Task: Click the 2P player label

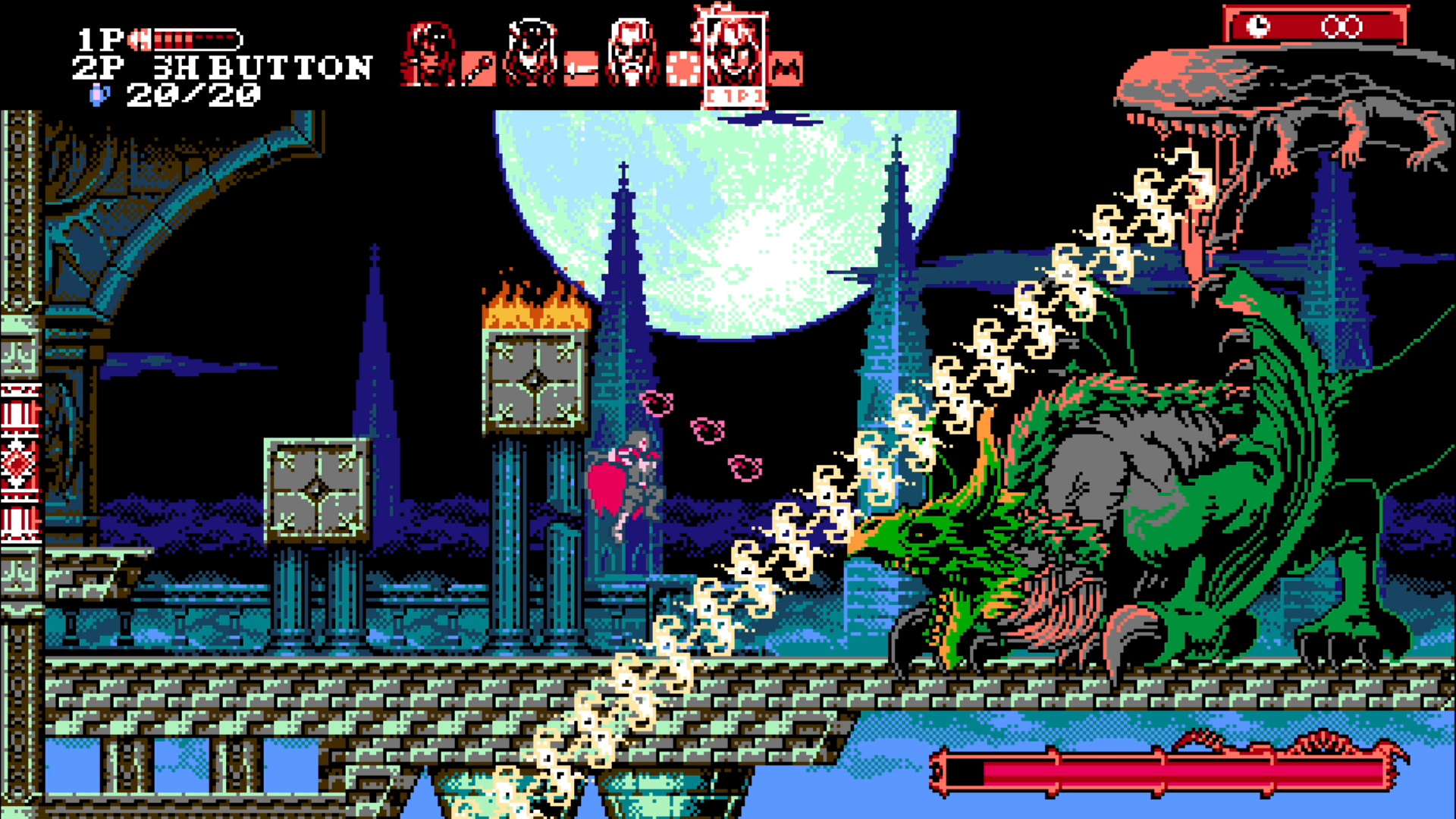Action: point(97,67)
